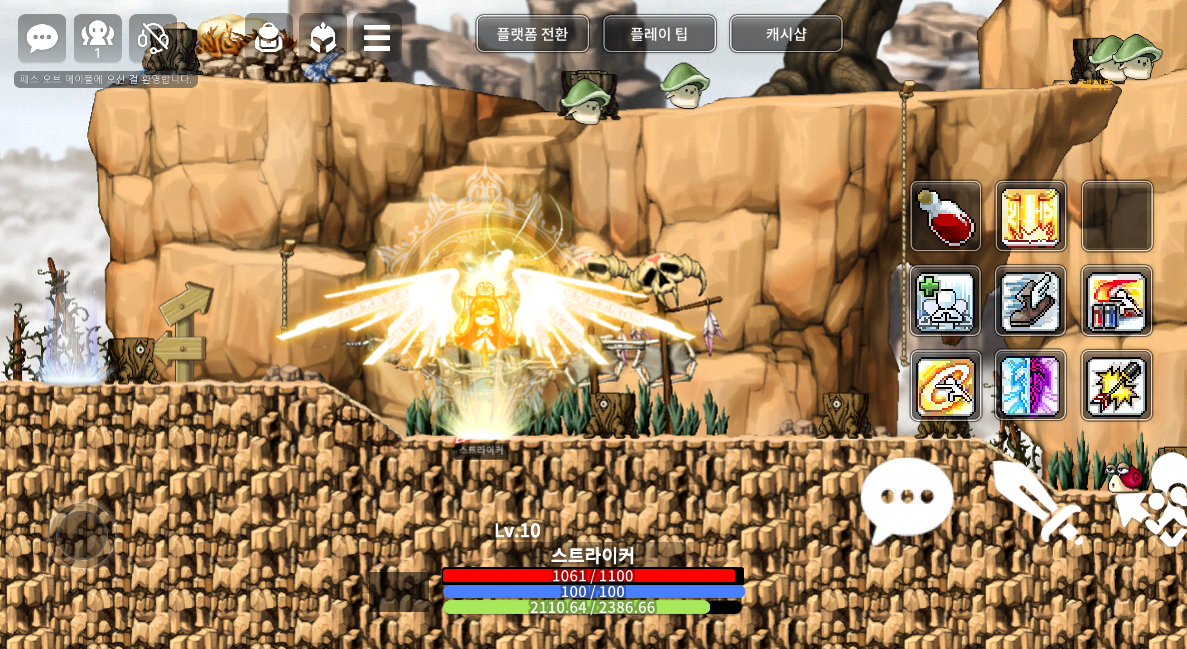Open the party members icon showing 1
The width and height of the screenshot is (1187, 649).
pyautogui.click(x=98, y=39)
